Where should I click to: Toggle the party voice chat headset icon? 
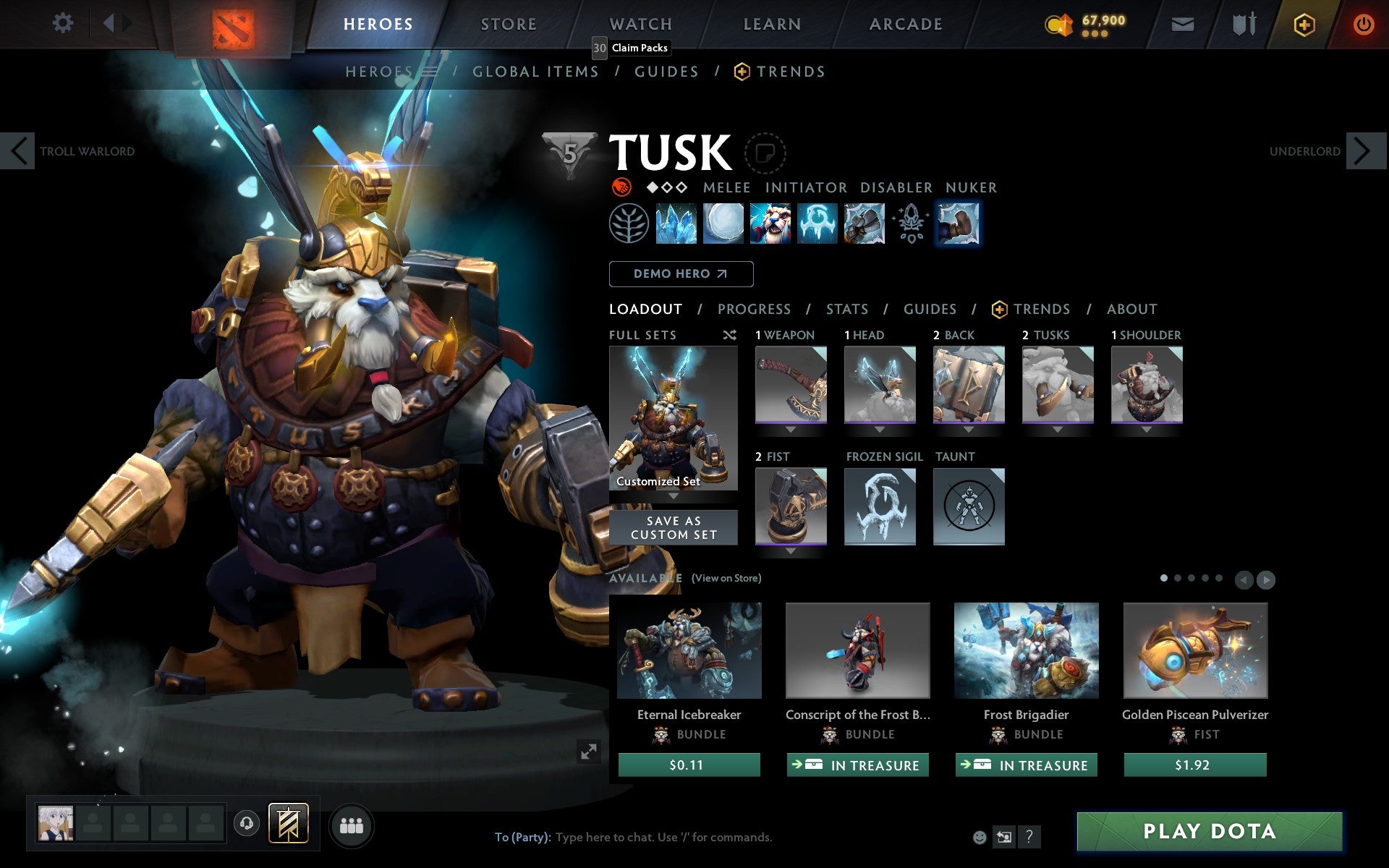click(x=246, y=823)
